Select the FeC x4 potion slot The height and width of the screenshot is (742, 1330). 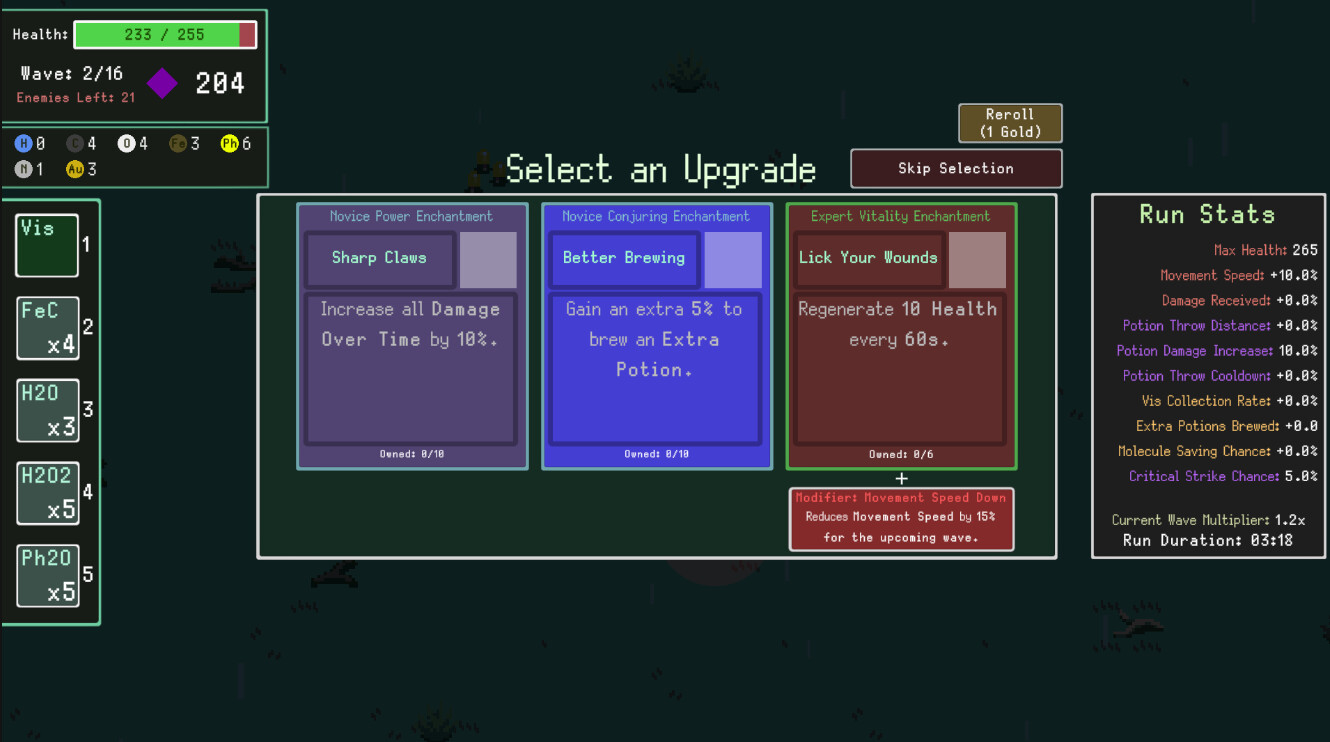coord(47,328)
